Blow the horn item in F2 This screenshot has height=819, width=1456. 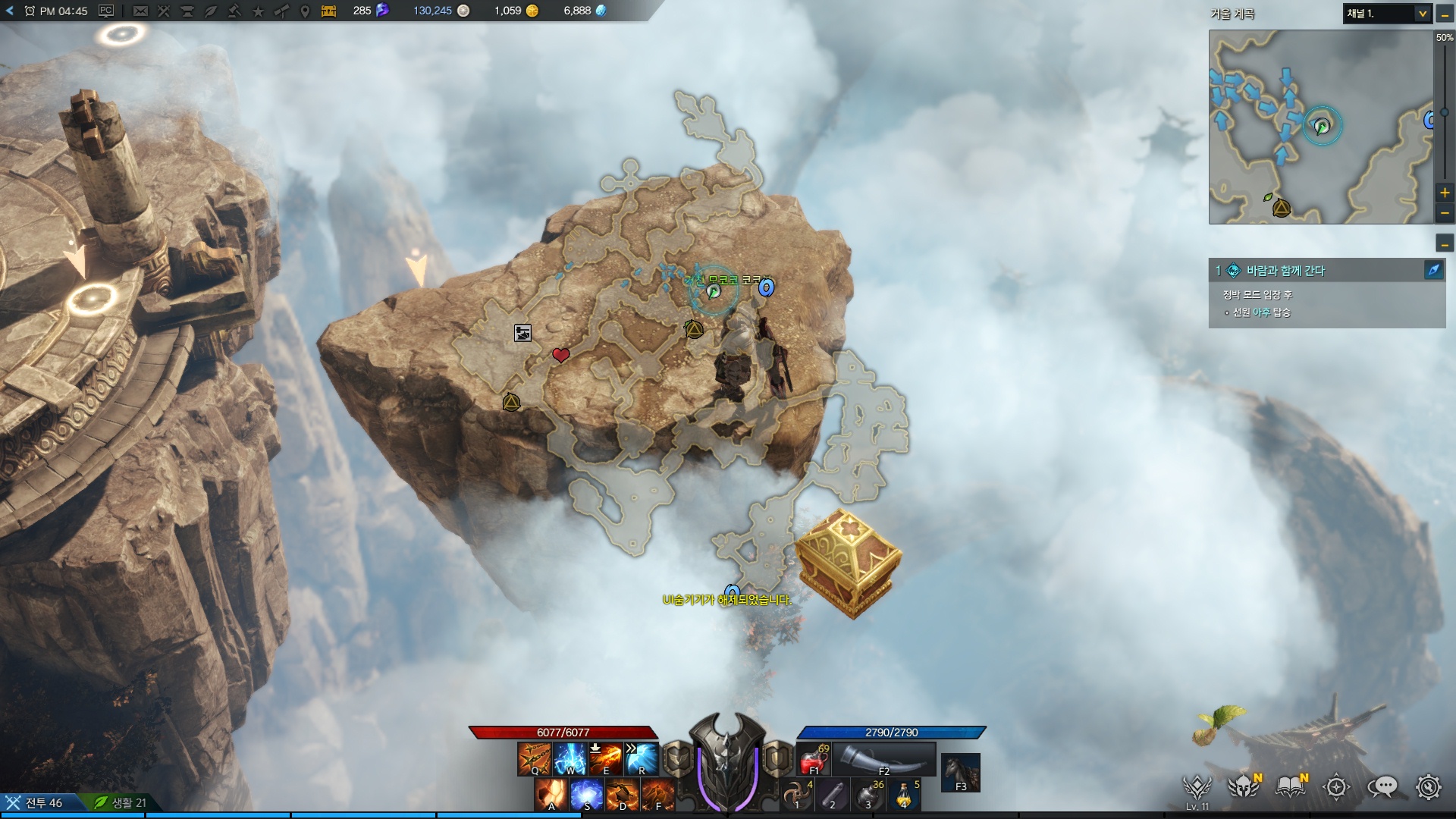tap(883, 759)
